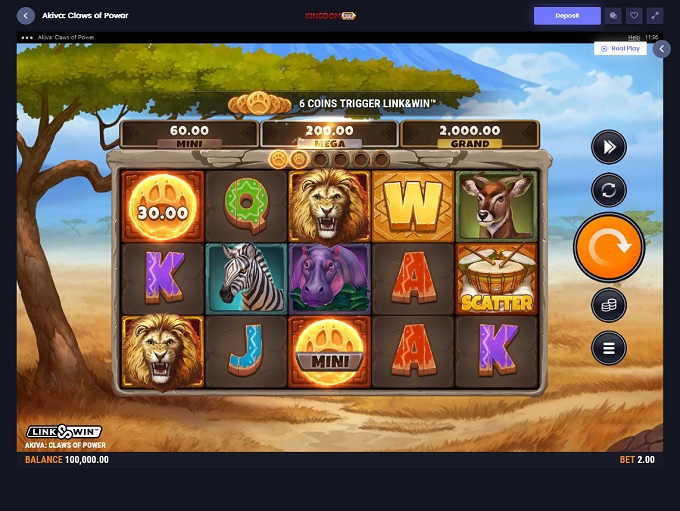
Task: Go back using the top-left arrow button
Action: pyautogui.click(x=26, y=16)
